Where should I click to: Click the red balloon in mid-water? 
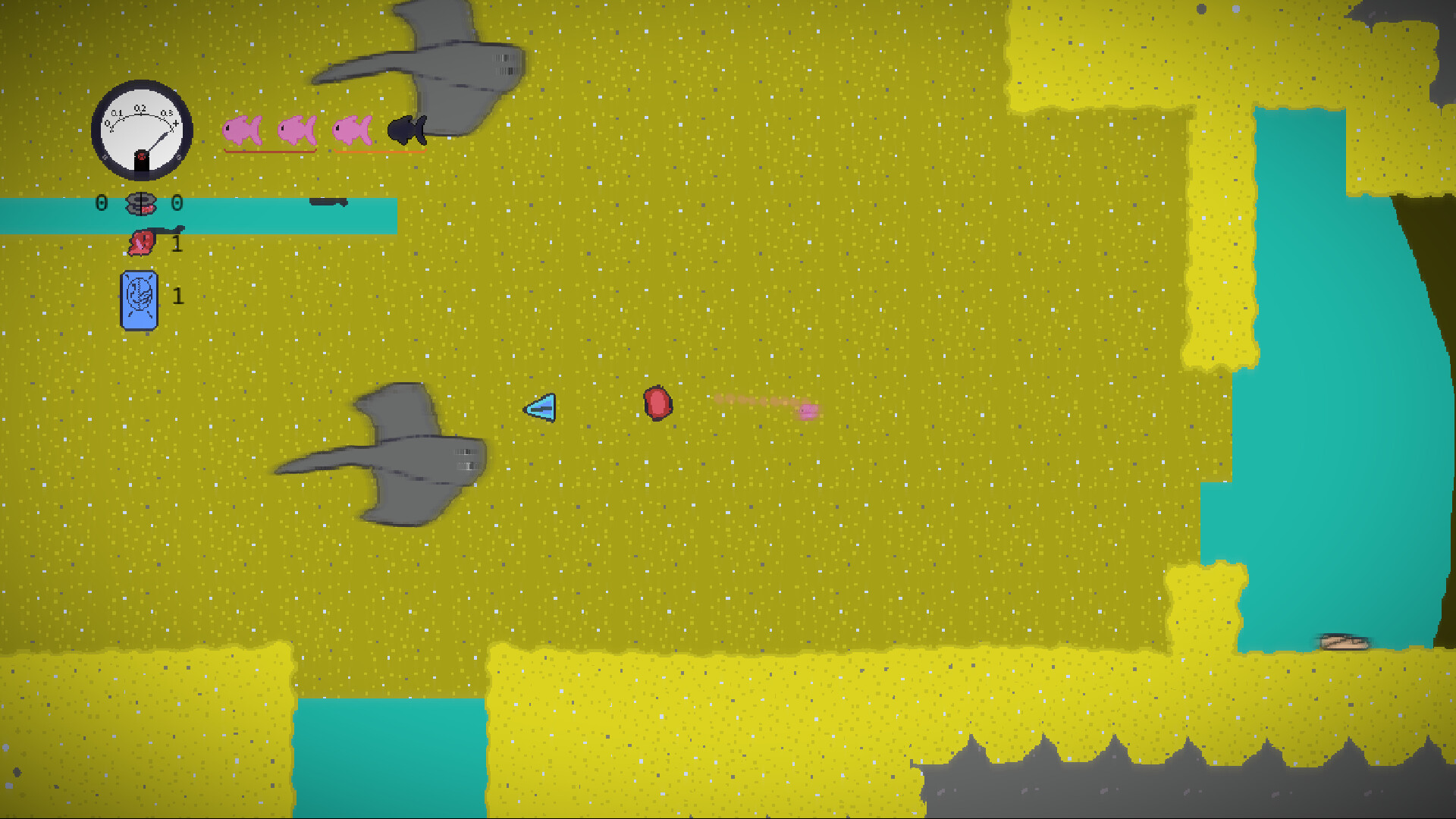coord(657,404)
